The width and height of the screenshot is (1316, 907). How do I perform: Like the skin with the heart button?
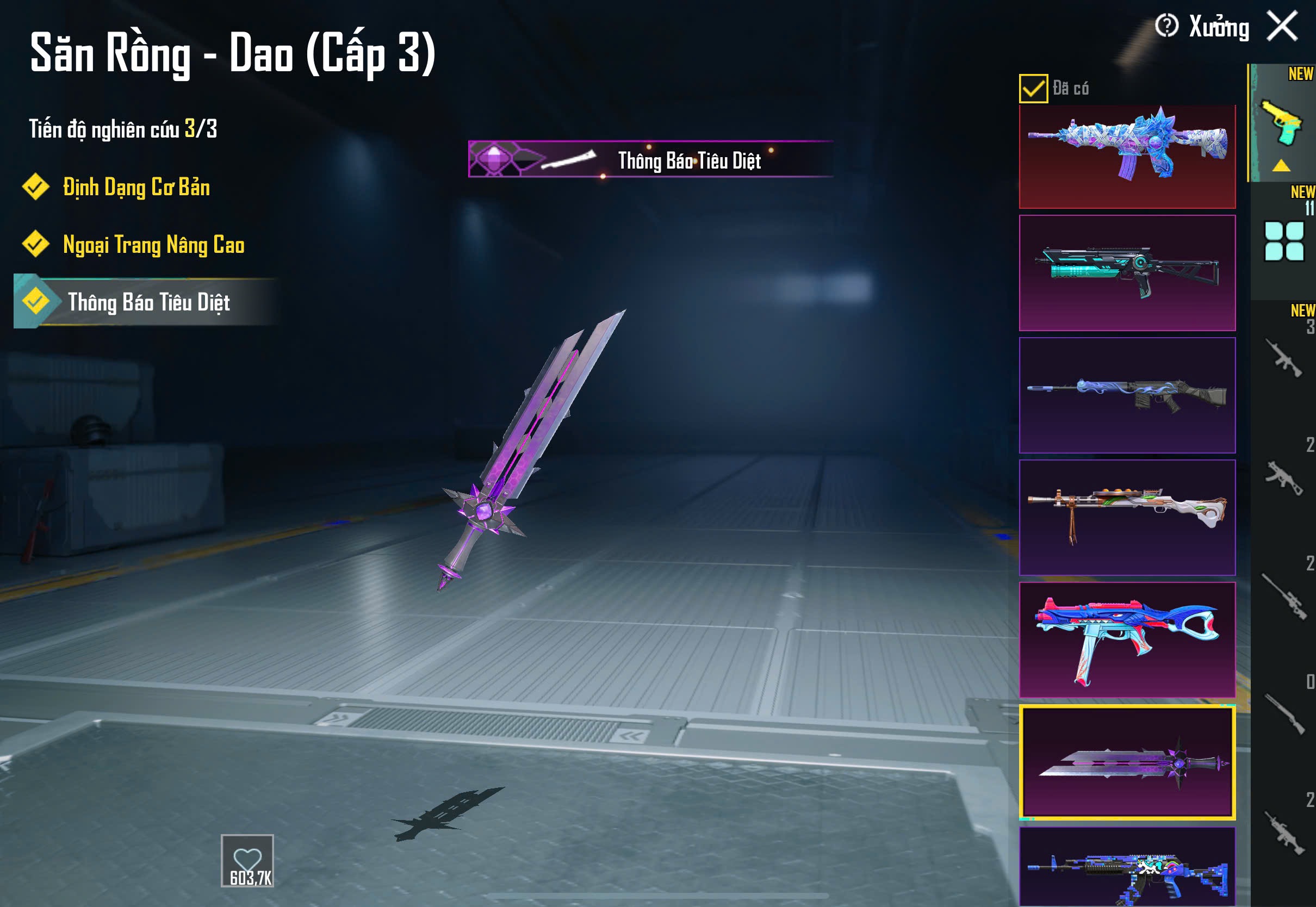click(x=247, y=860)
